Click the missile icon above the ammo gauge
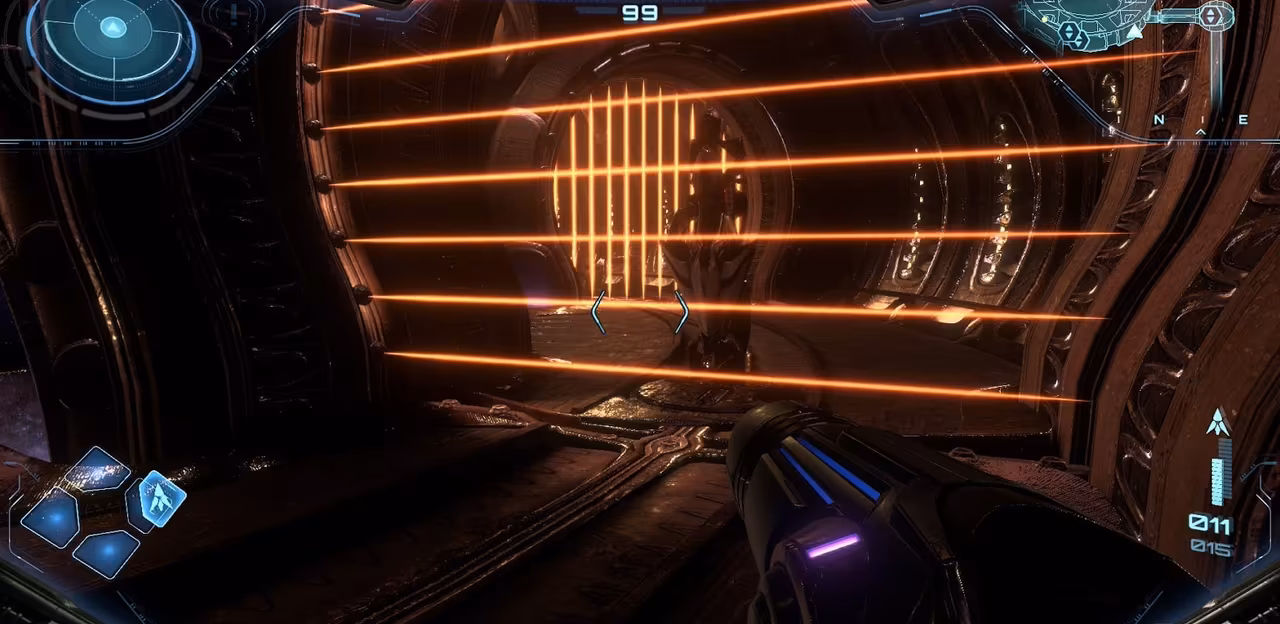1280x624 pixels. coord(1217,423)
